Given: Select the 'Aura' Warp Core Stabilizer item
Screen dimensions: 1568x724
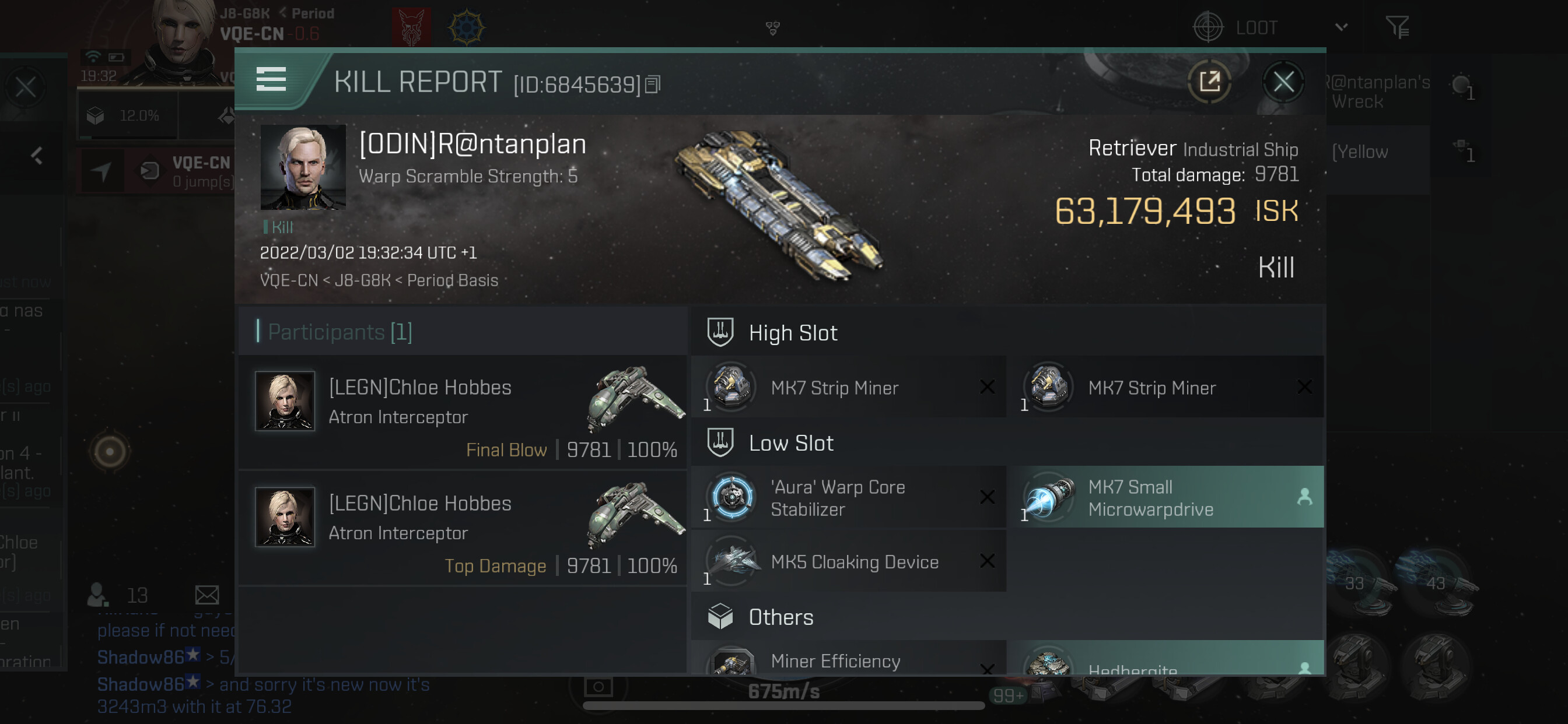Looking at the screenshot, I should coord(848,498).
